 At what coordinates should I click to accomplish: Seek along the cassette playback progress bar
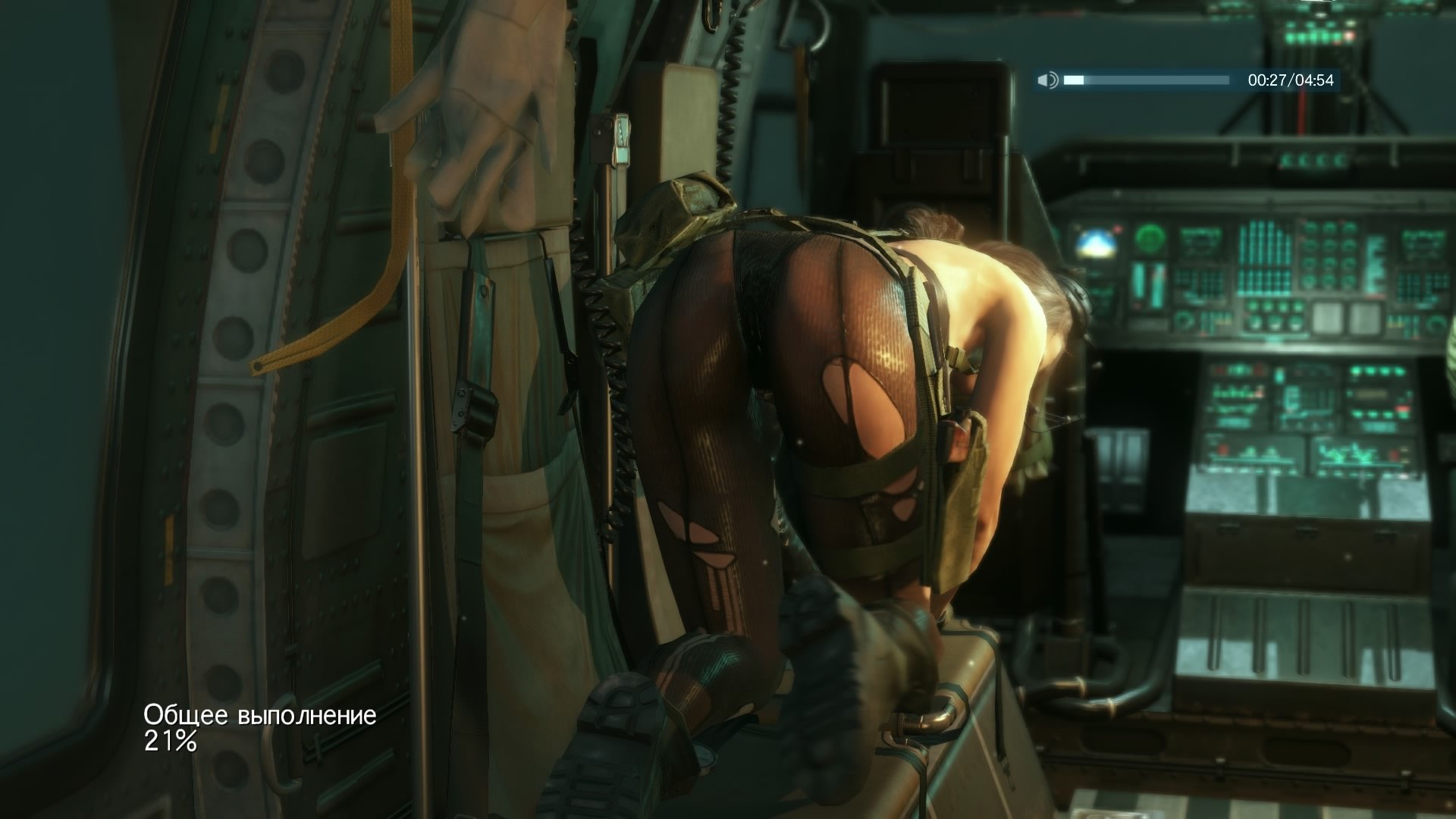1146,80
